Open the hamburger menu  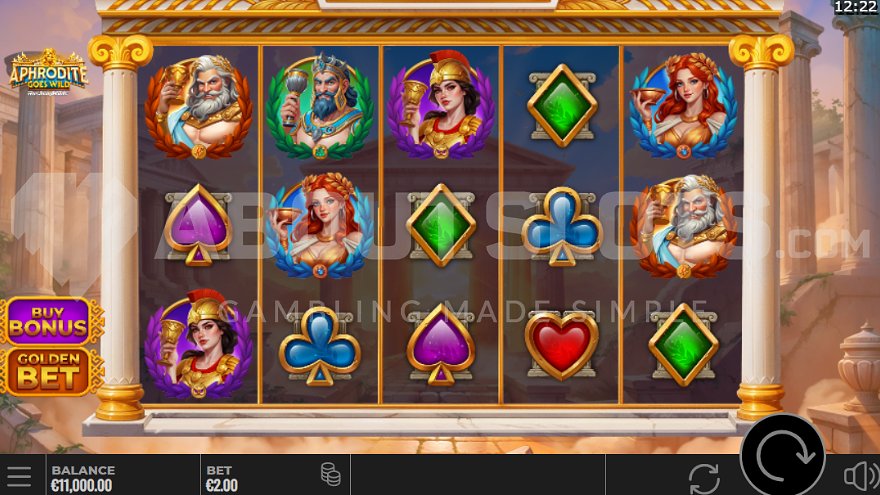(19, 476)
